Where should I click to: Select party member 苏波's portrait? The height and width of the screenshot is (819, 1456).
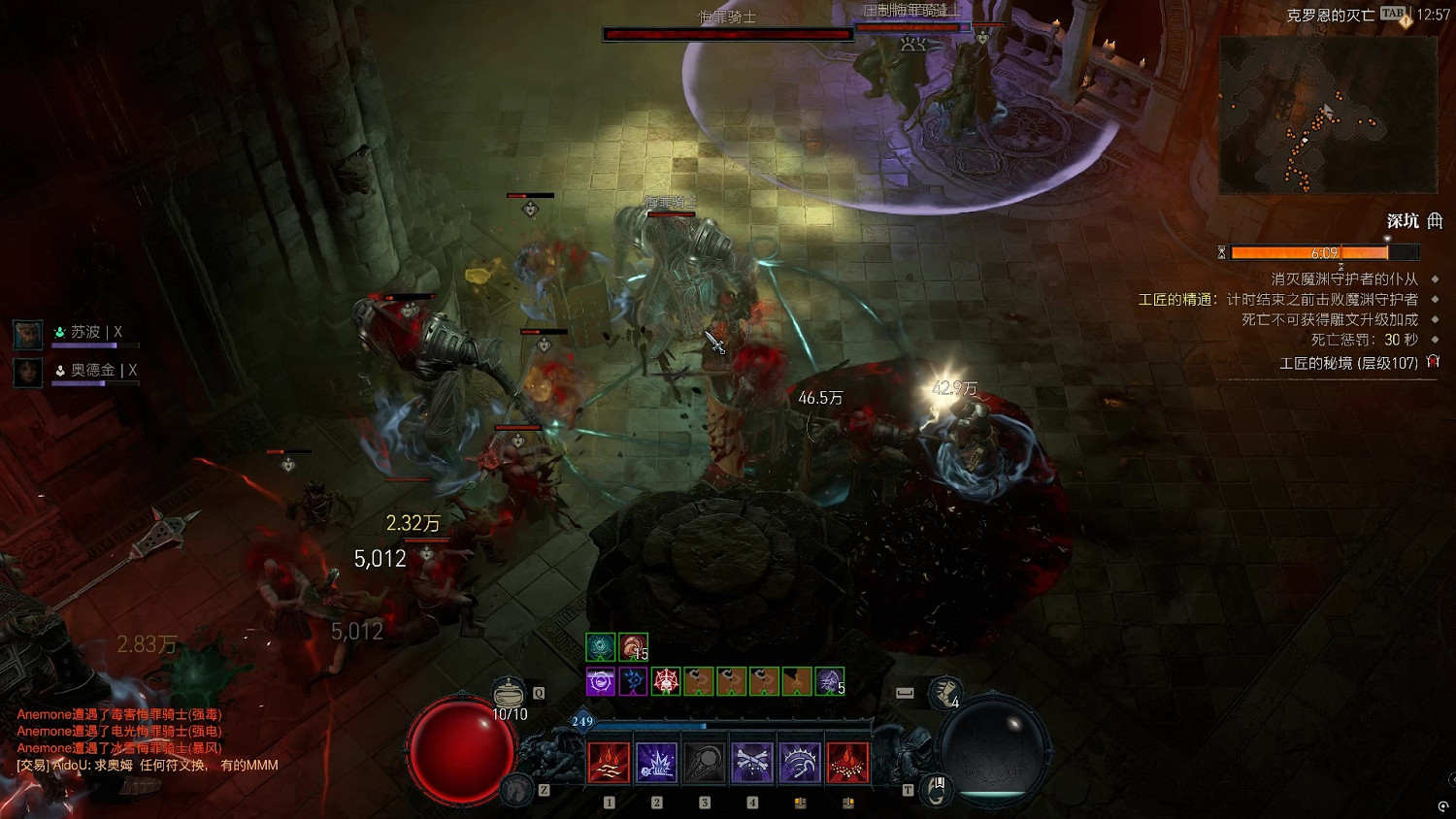[27, 334]
